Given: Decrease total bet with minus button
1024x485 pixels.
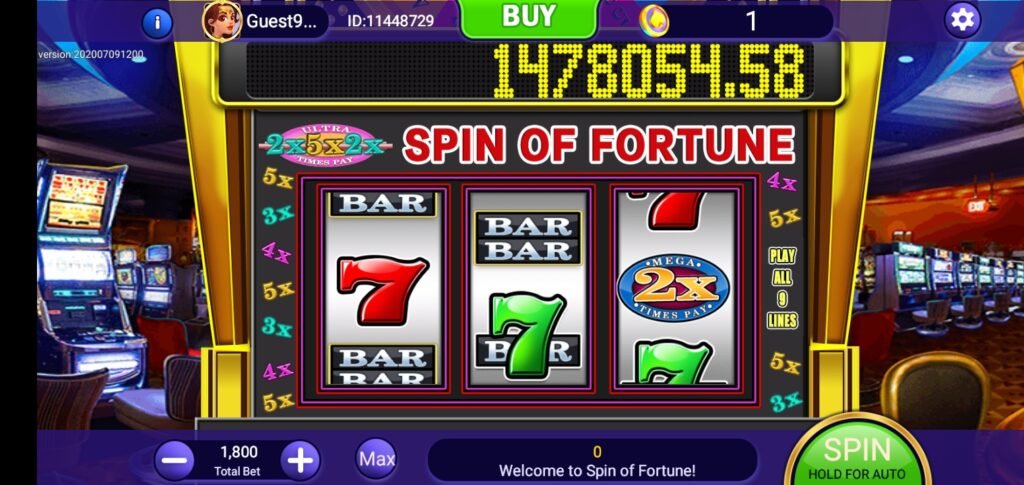Looking at the screenshot, I should point(175,460).
